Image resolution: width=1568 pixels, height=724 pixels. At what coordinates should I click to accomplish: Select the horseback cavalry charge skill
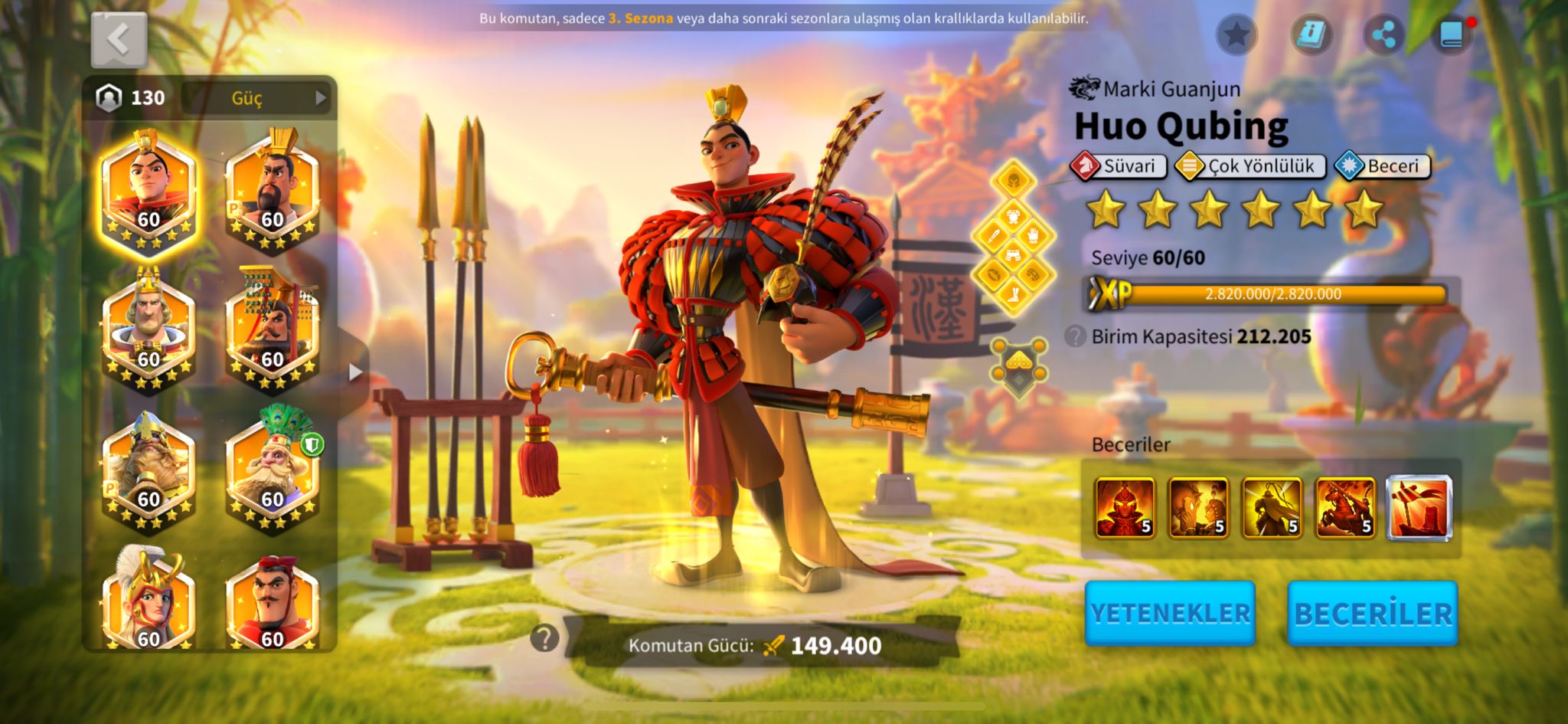[1345, 508]
